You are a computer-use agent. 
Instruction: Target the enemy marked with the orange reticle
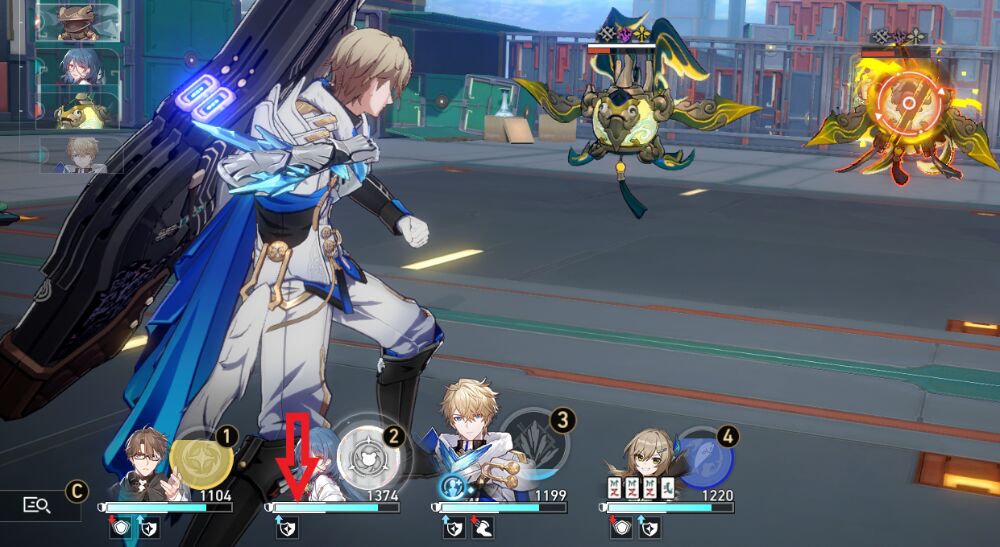907,107
